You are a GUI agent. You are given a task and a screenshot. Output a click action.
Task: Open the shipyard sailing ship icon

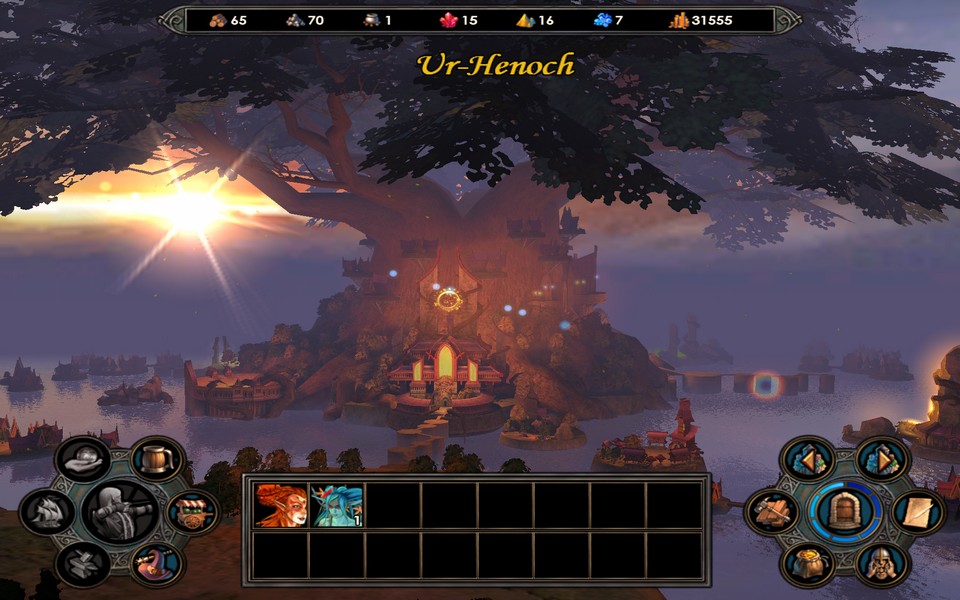pos(48,512)
